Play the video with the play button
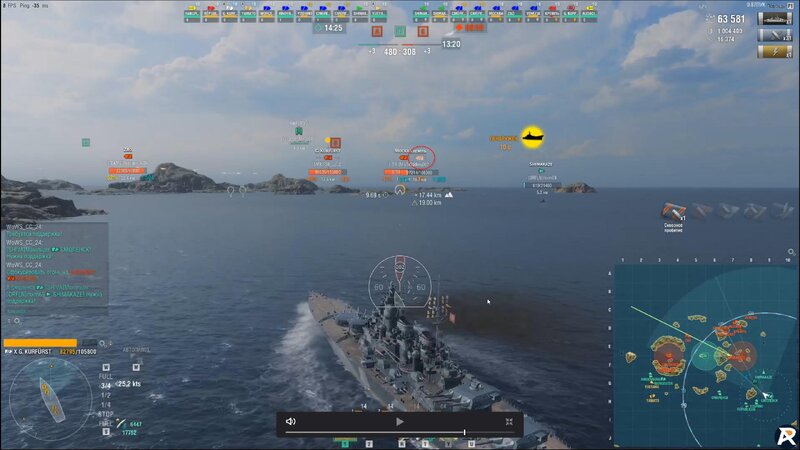This screenshot has width=800, height=450. coord(399,422)
